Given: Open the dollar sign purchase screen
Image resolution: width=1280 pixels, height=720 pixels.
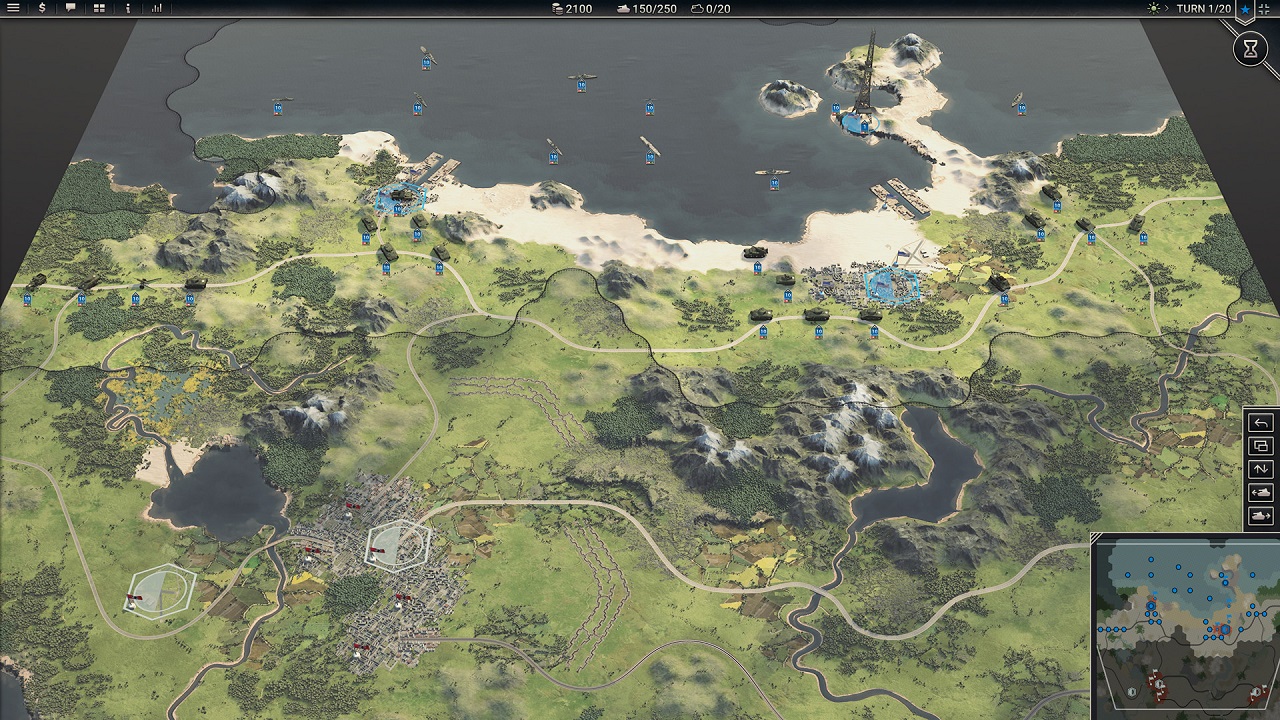Looking at the screenshot, I should (42, 8).
